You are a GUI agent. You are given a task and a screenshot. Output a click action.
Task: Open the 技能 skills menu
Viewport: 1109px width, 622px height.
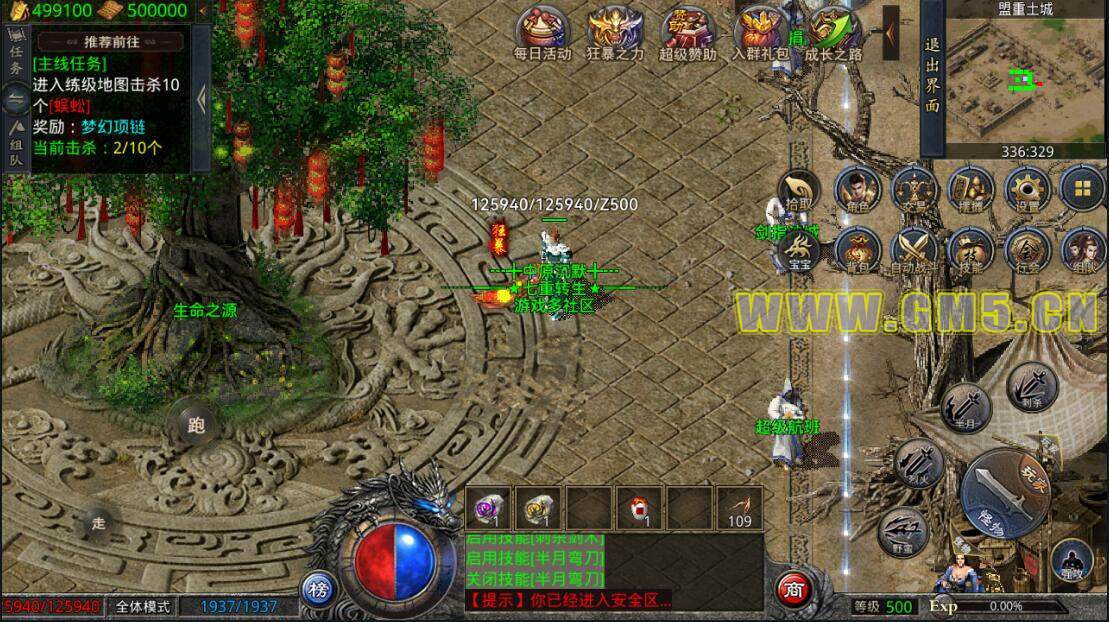[x=969, y=249]
